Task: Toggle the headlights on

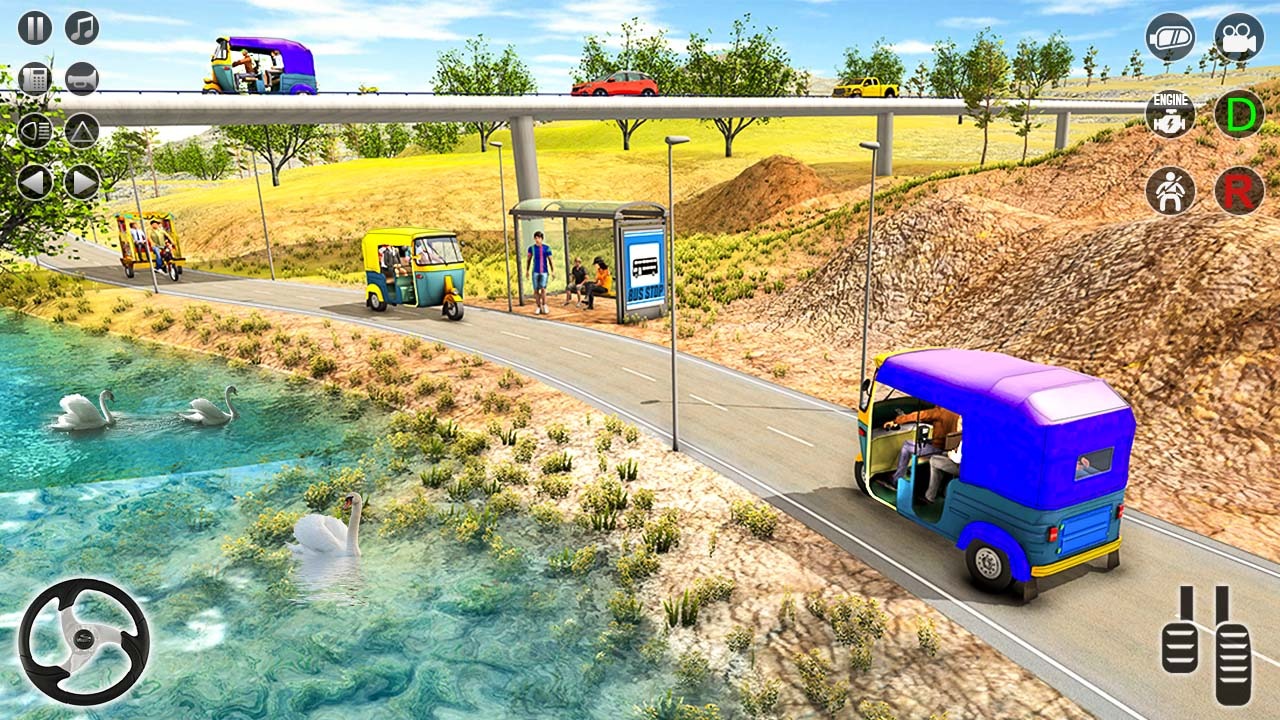Action: (35, 130)
